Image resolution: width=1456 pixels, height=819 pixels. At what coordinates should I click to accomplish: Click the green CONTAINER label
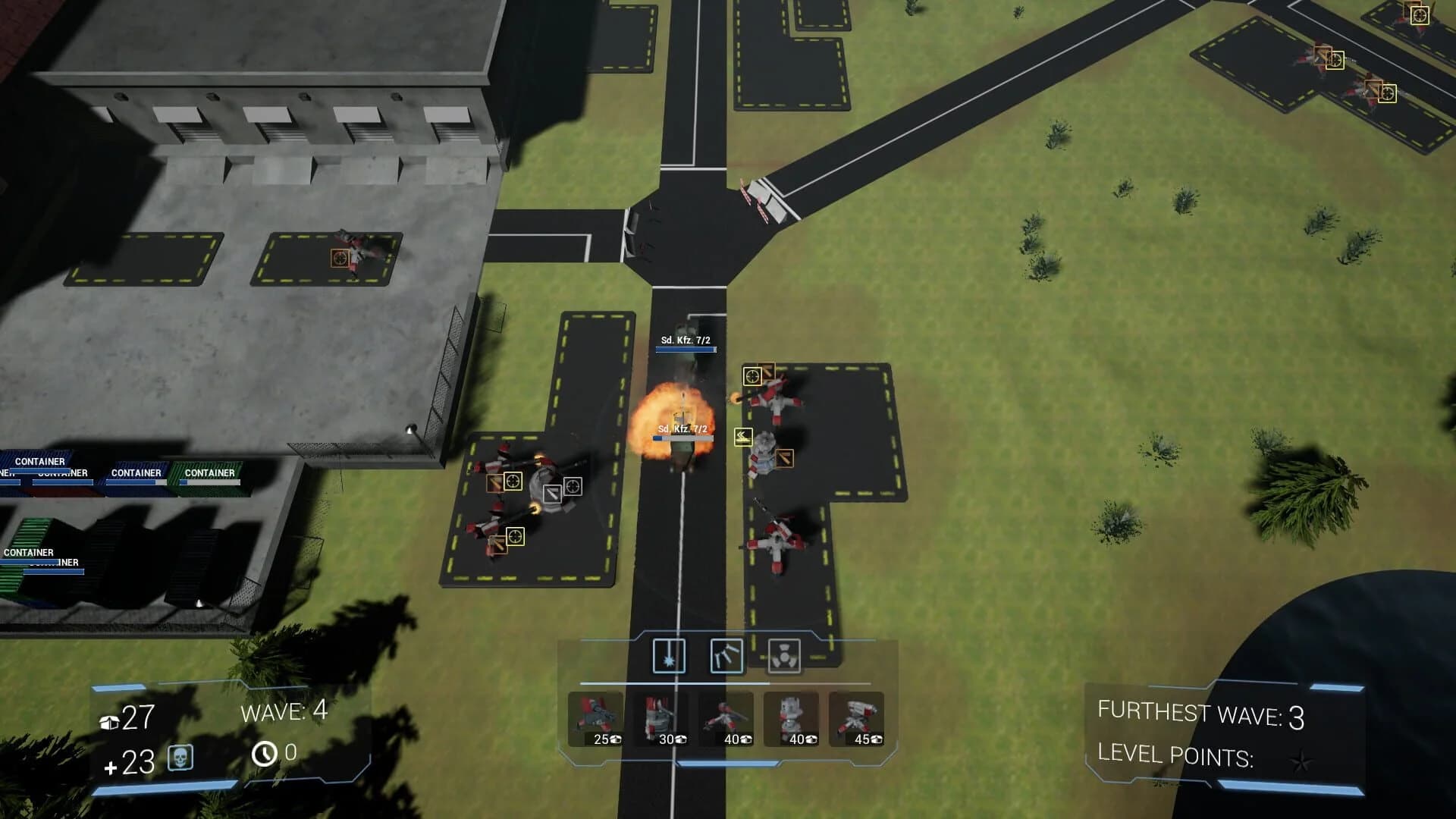[x=210, y=472]
